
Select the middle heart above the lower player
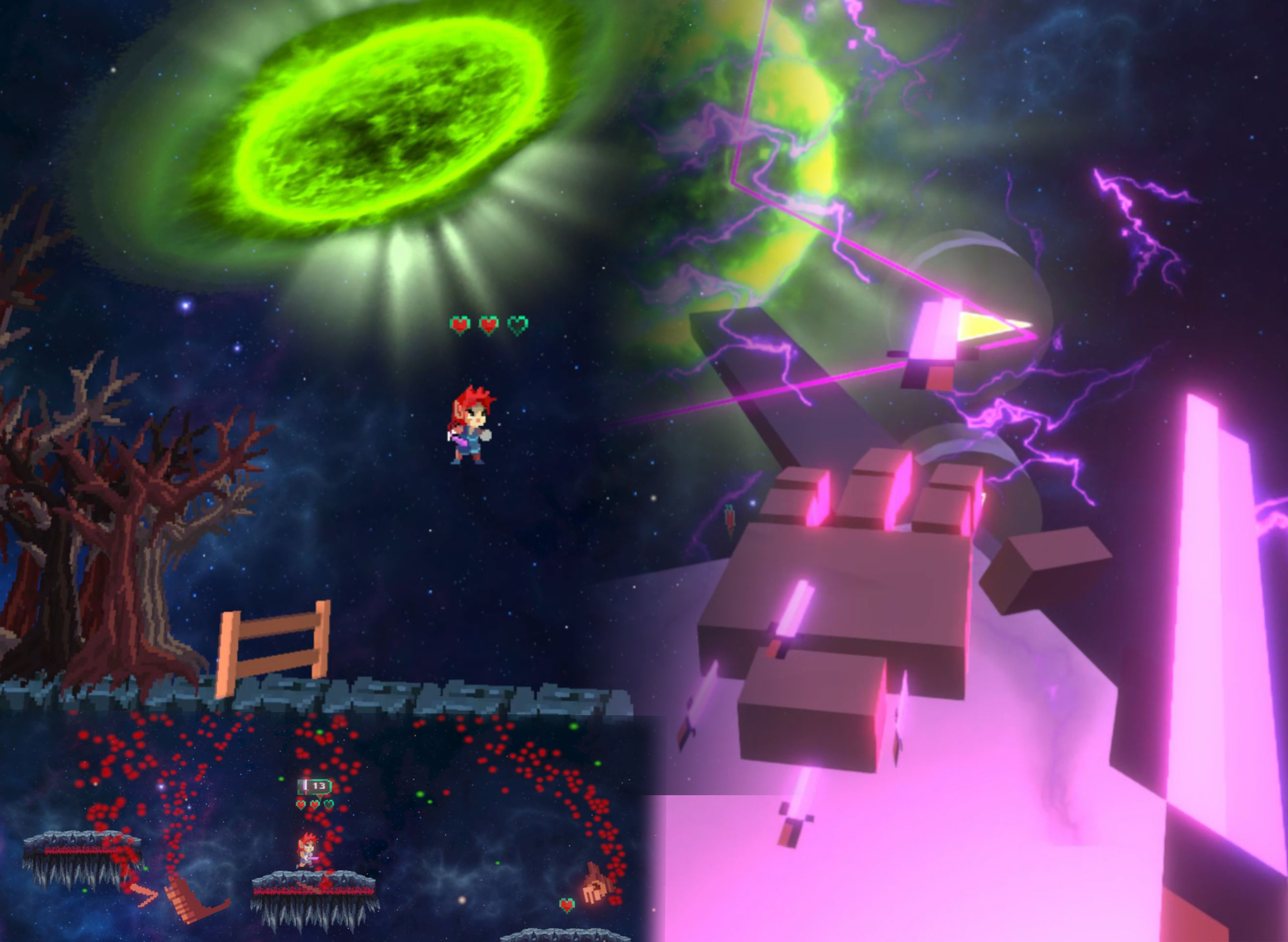[315, 805]
